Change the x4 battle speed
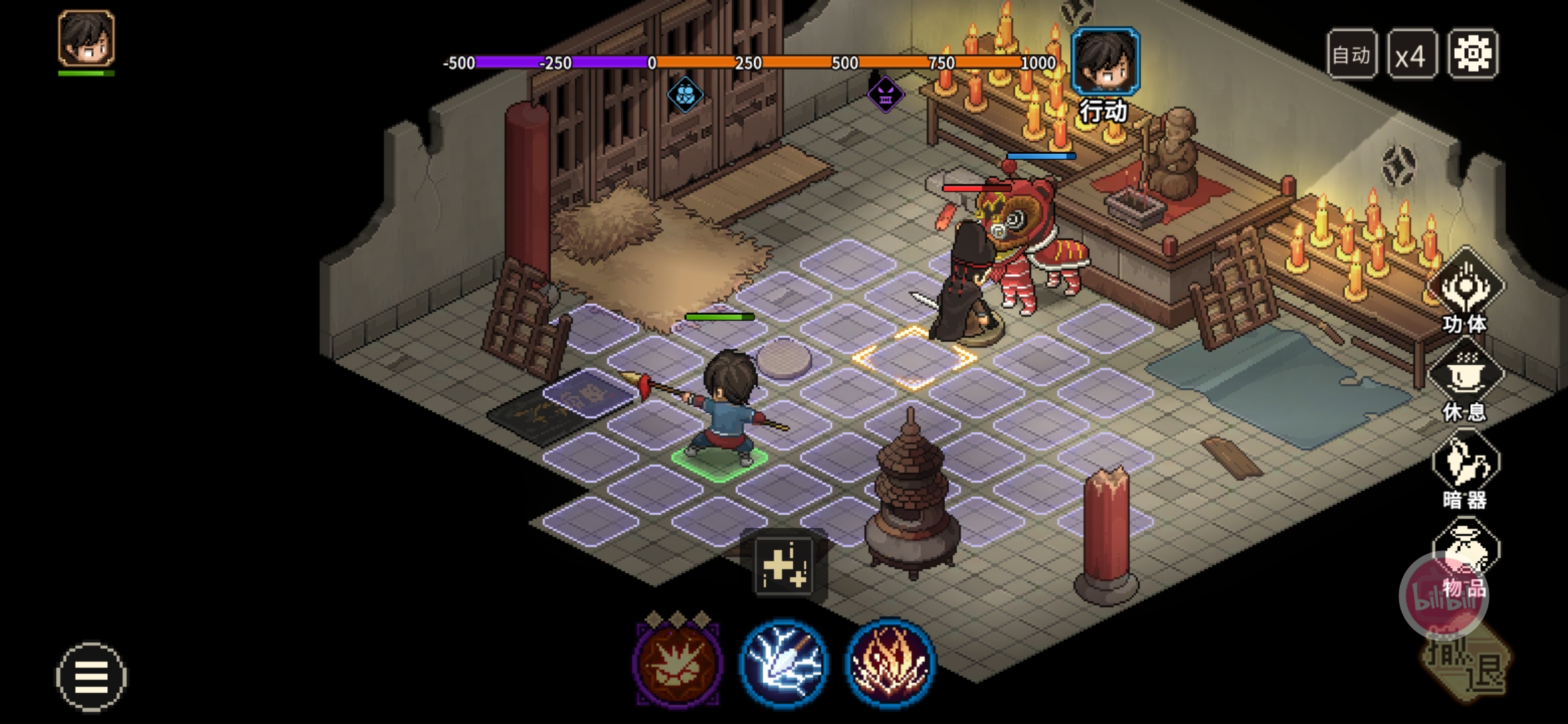 point(1411,55)
